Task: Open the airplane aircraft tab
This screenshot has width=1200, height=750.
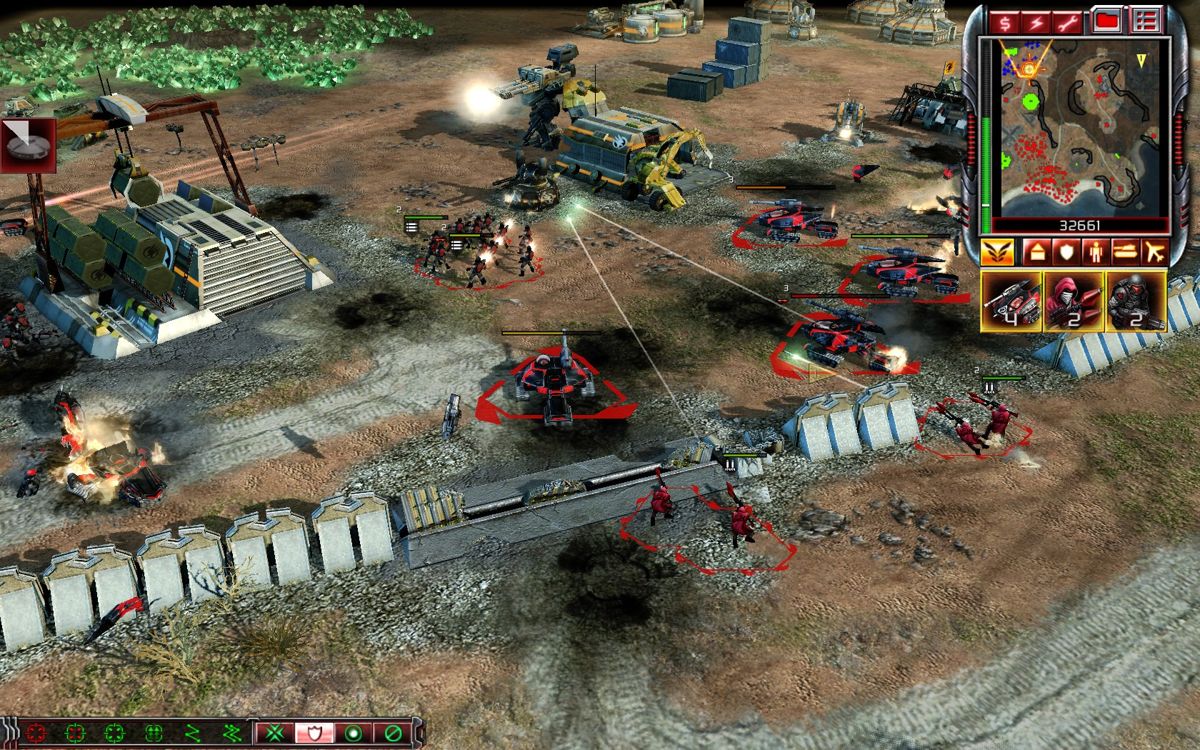Action: coord(1156,251)
